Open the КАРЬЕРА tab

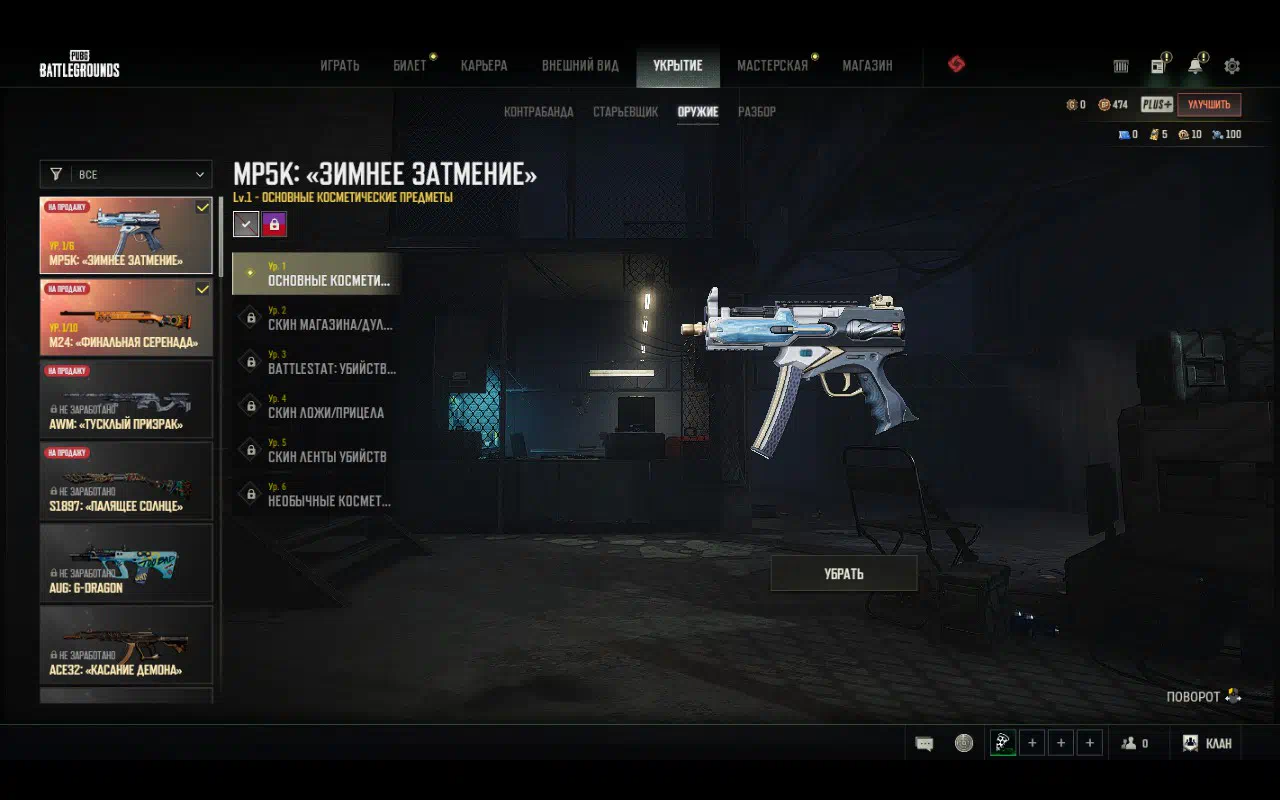(x=484, y=66)
